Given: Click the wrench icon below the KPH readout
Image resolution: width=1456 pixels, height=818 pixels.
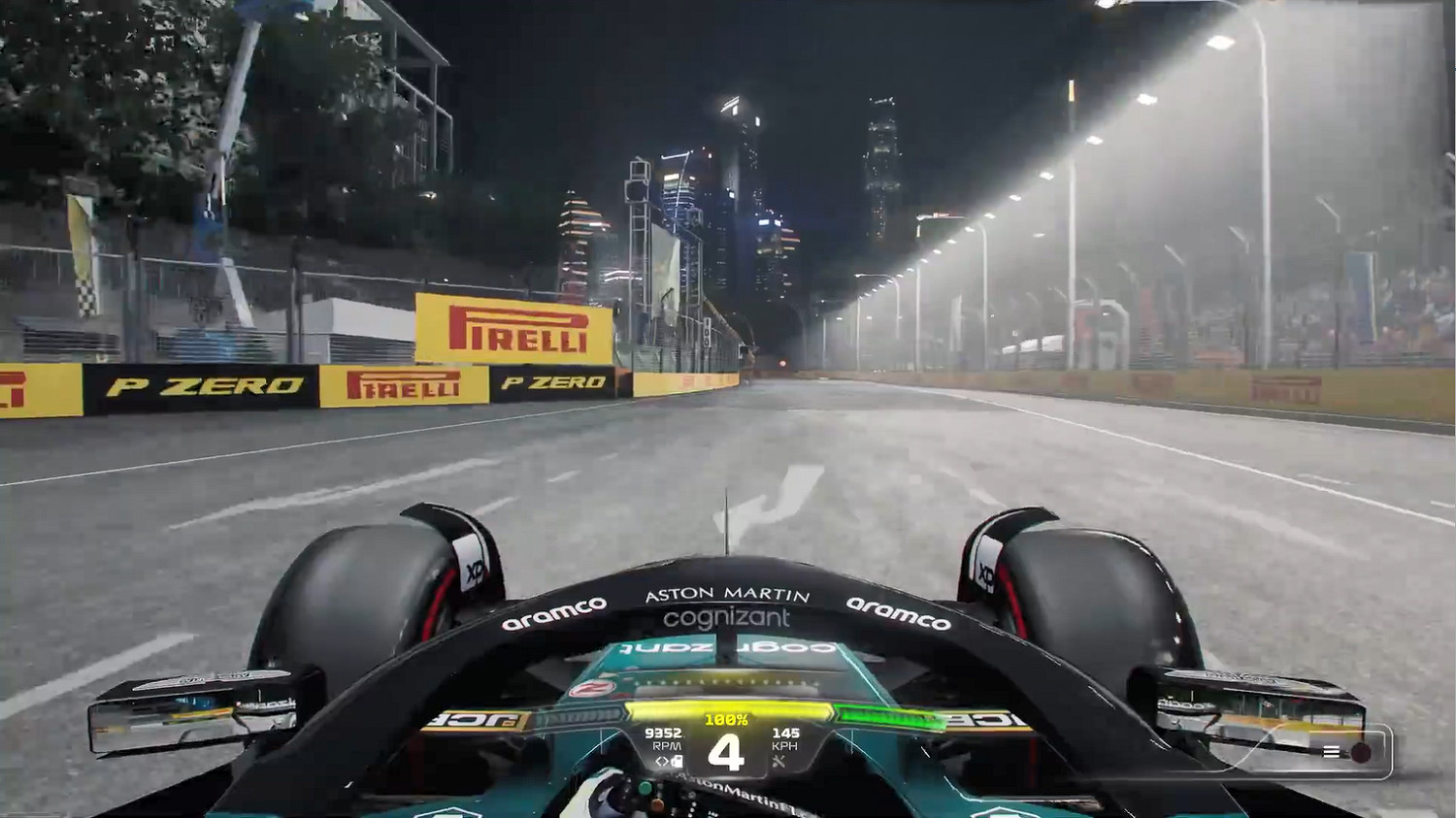Looking at the screenshot, I should point(779,762).
